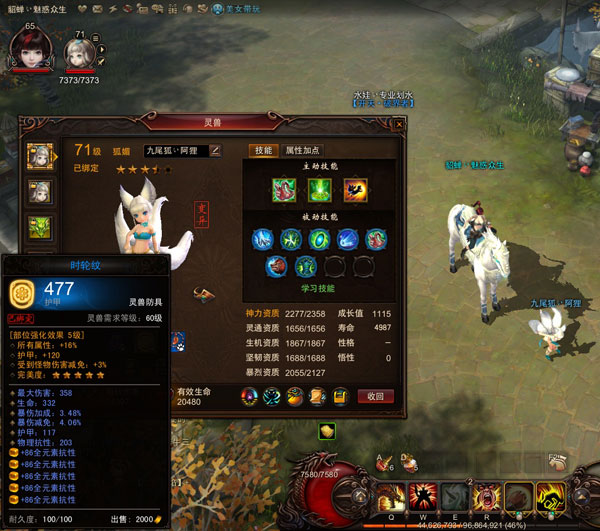Screen dimensions: 600x531
Task: Trigger the screaming face roar skill
Action: pyautogui.click(x=488, y=496)
